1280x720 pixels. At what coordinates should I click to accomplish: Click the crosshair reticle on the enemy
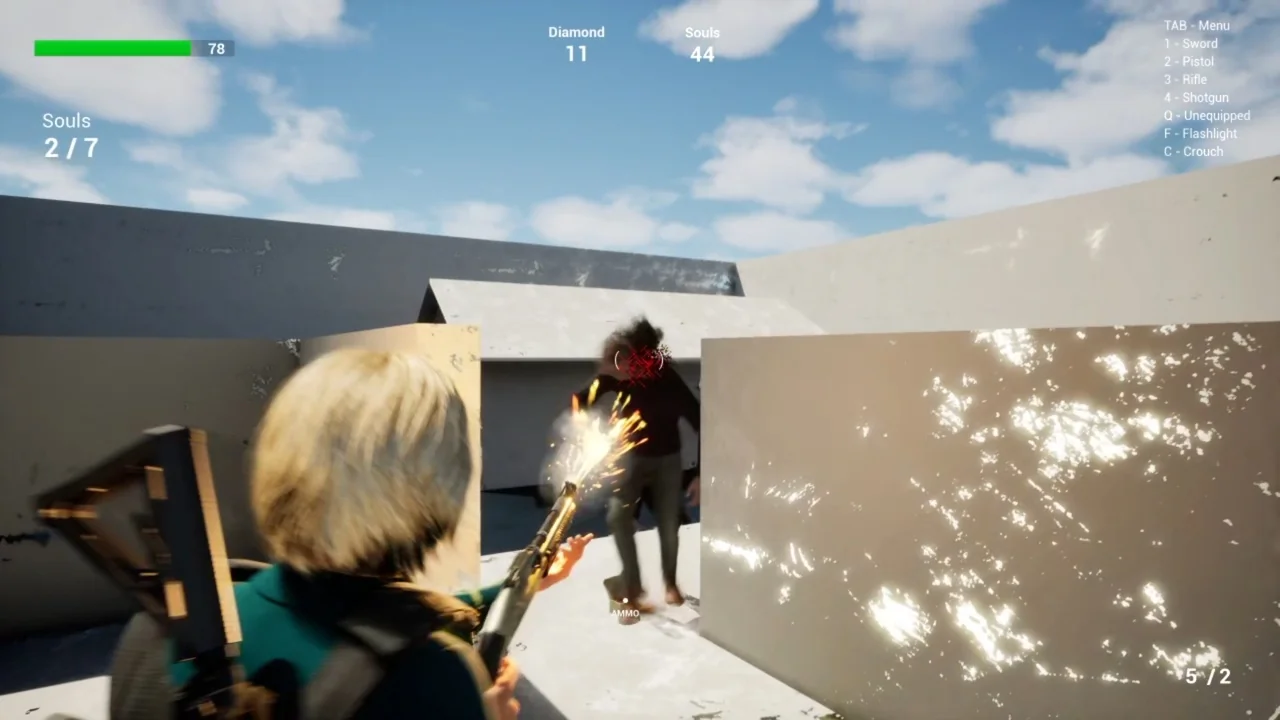(x=638, y=362)
